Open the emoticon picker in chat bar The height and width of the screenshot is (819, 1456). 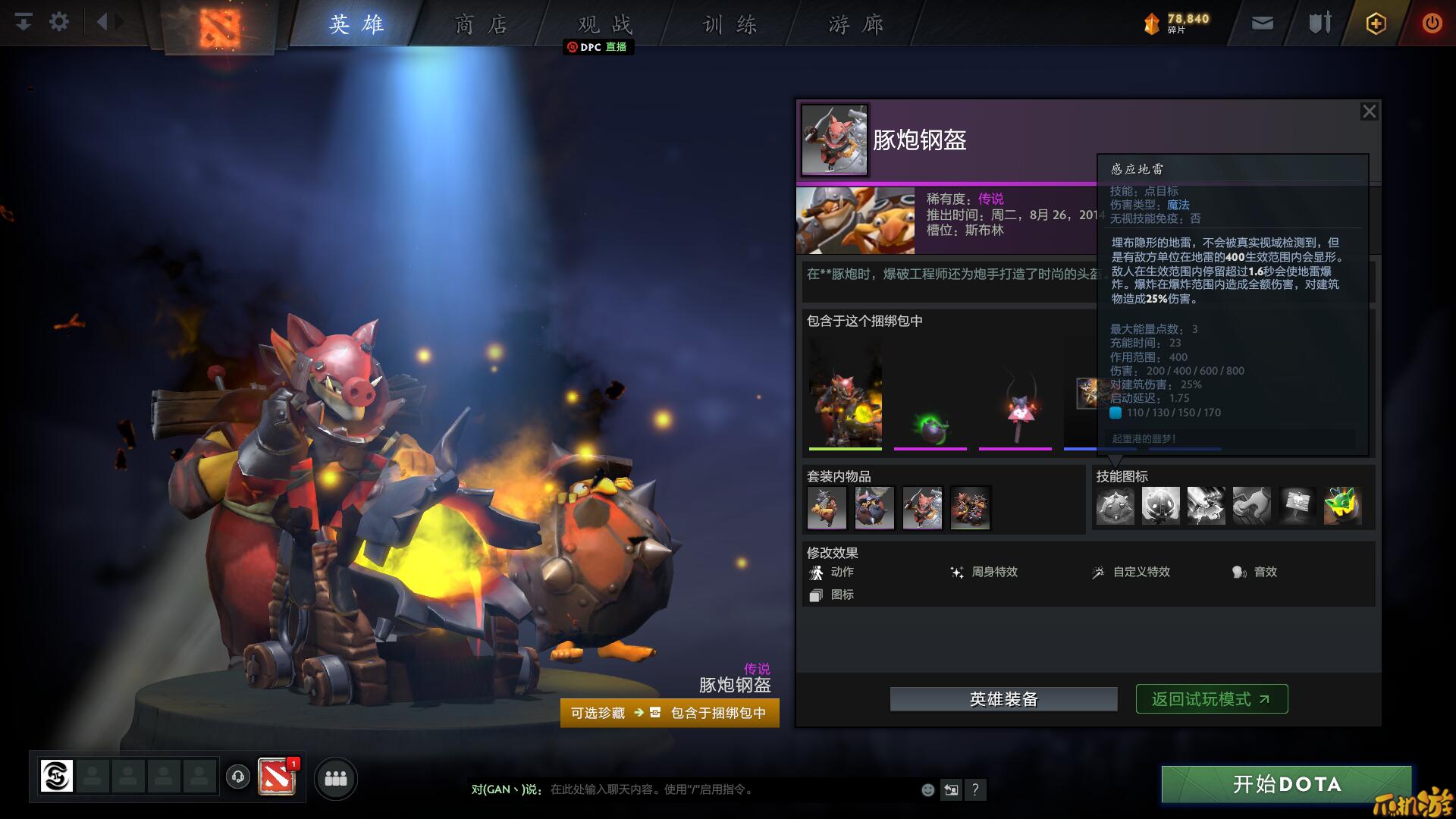(x=927, y=789)
